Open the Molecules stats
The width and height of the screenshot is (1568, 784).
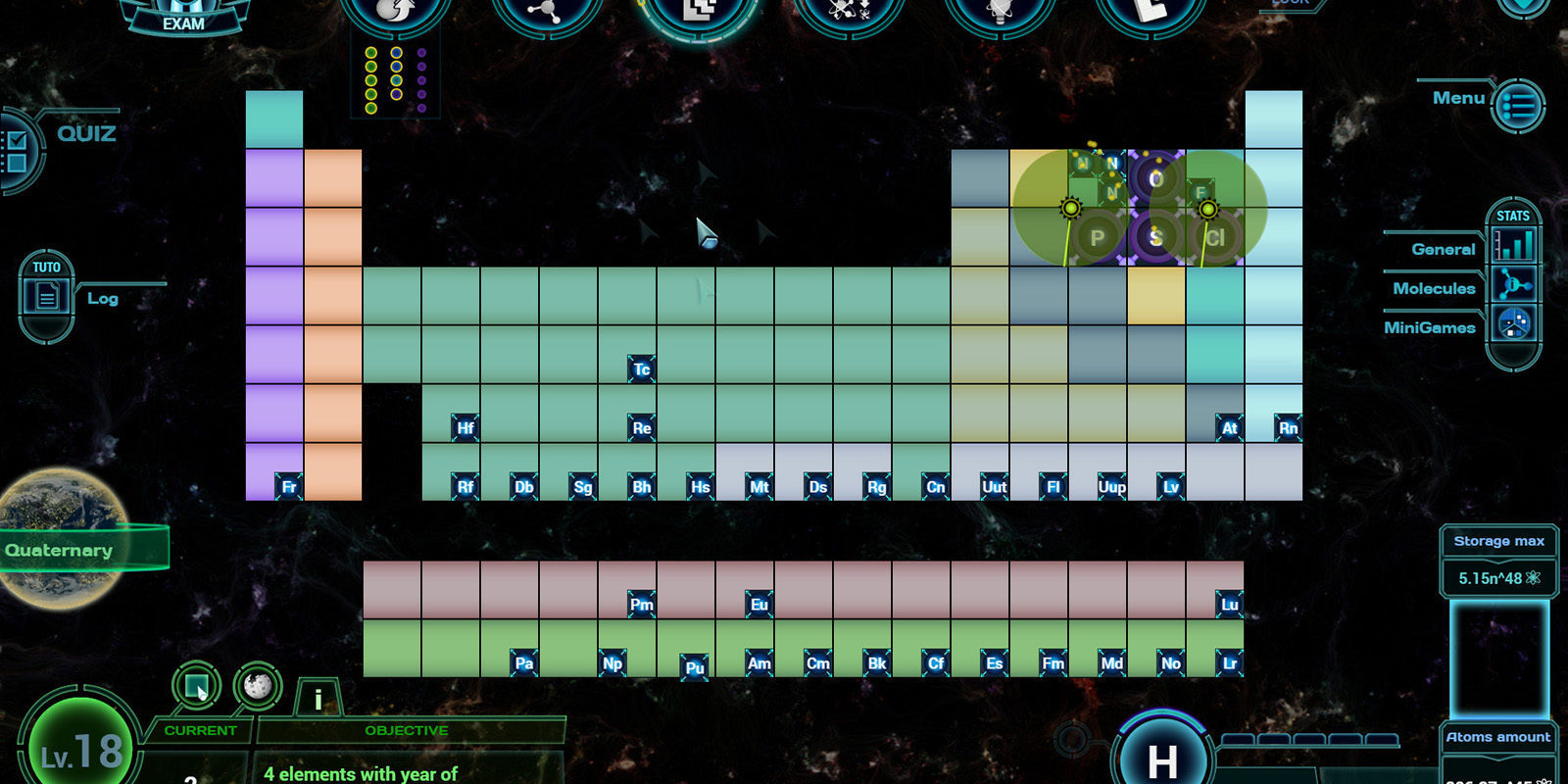pos(1514,286)
